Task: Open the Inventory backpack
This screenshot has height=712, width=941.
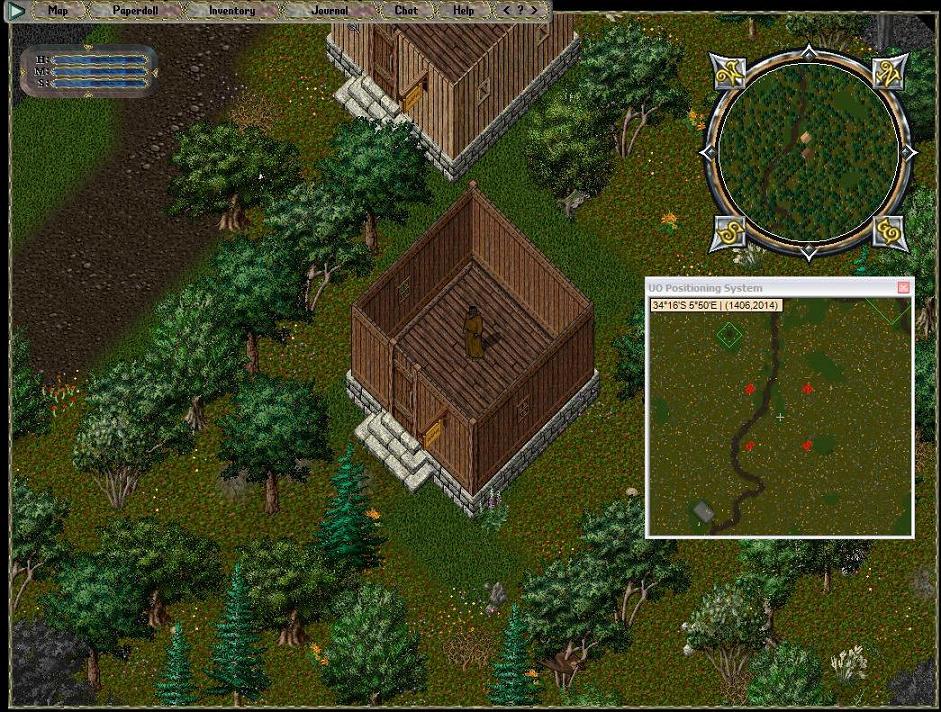Action: 231,11
